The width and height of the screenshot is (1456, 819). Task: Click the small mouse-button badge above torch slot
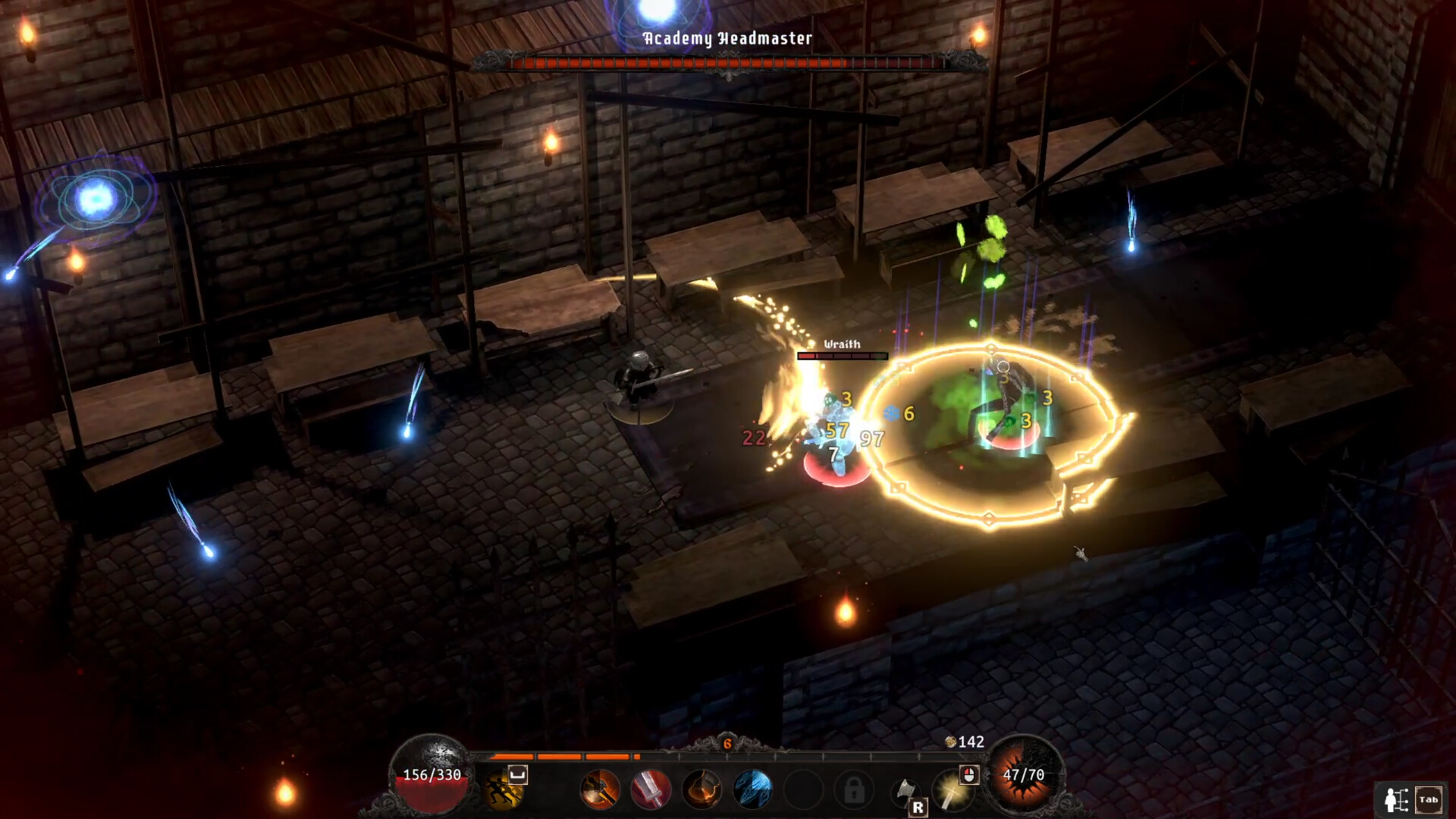[969, 777]
